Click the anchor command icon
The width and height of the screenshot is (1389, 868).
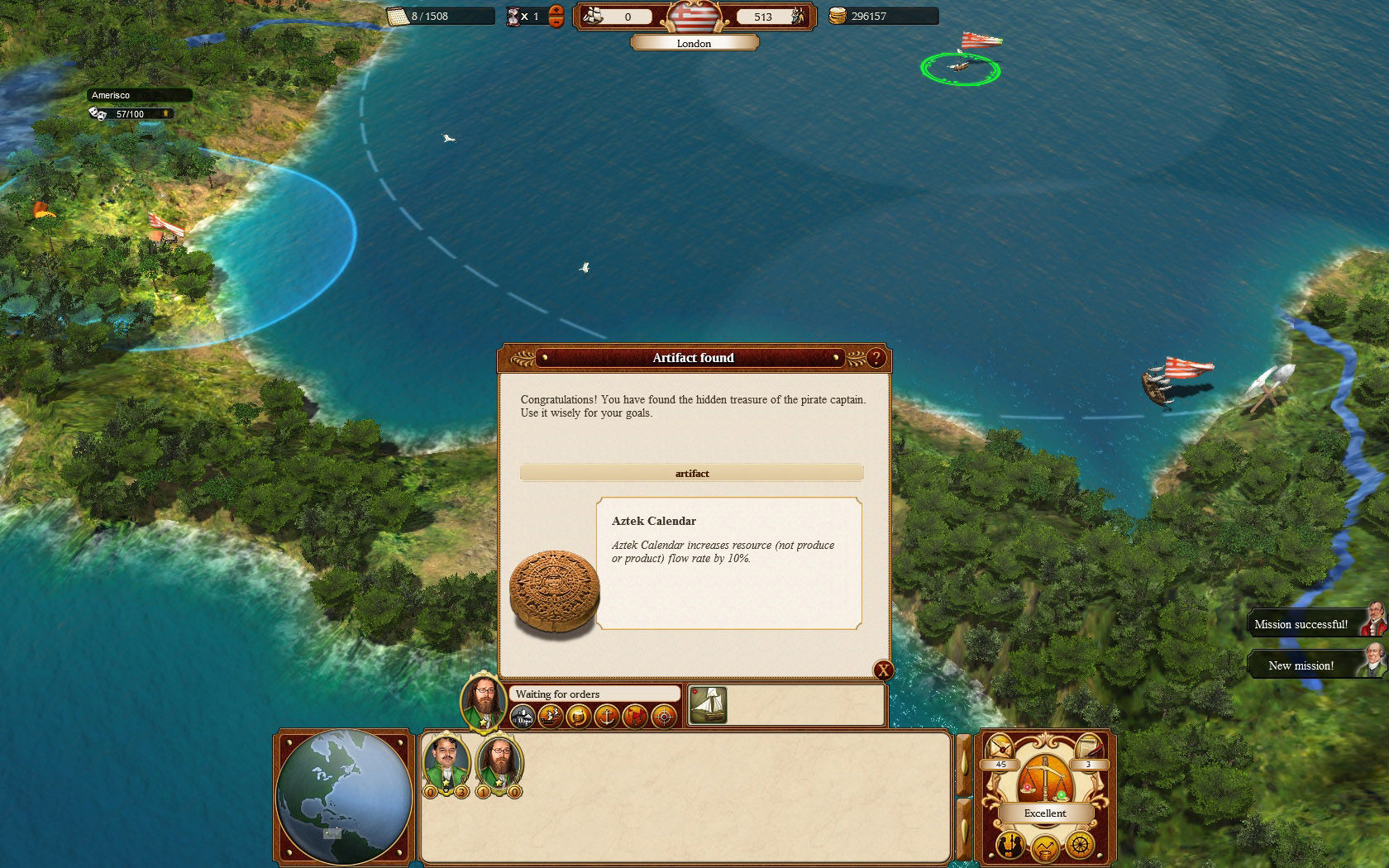tap(607, 716)
